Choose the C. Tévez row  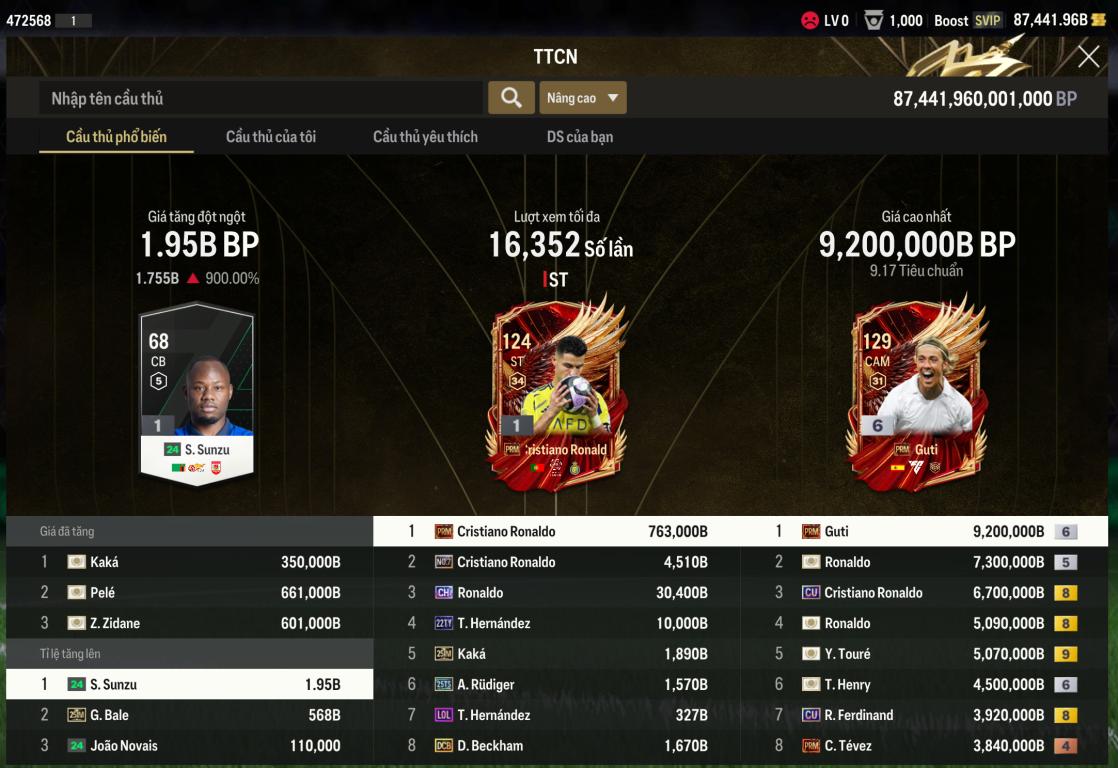pos(924,746)
